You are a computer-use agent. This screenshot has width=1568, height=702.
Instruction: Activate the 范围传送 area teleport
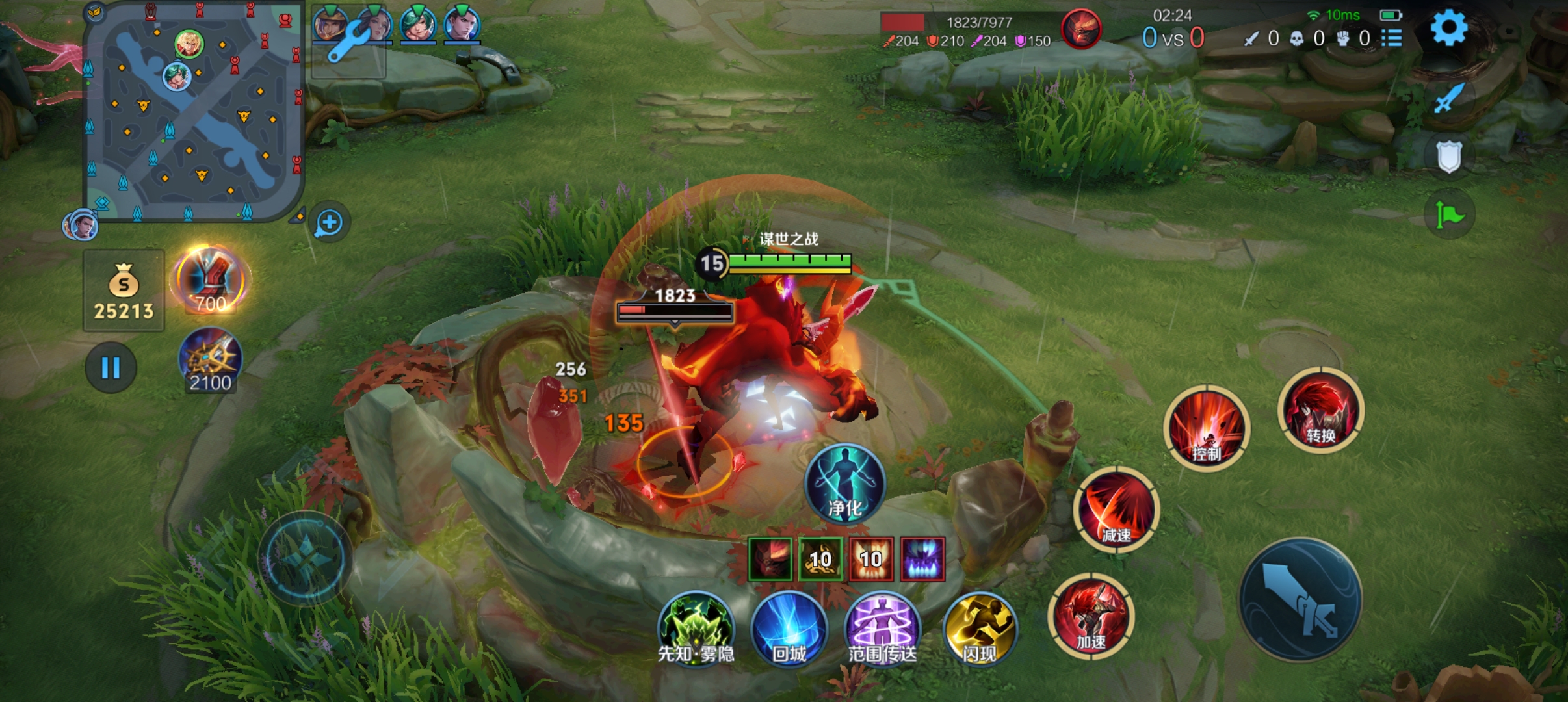point(882,628)
